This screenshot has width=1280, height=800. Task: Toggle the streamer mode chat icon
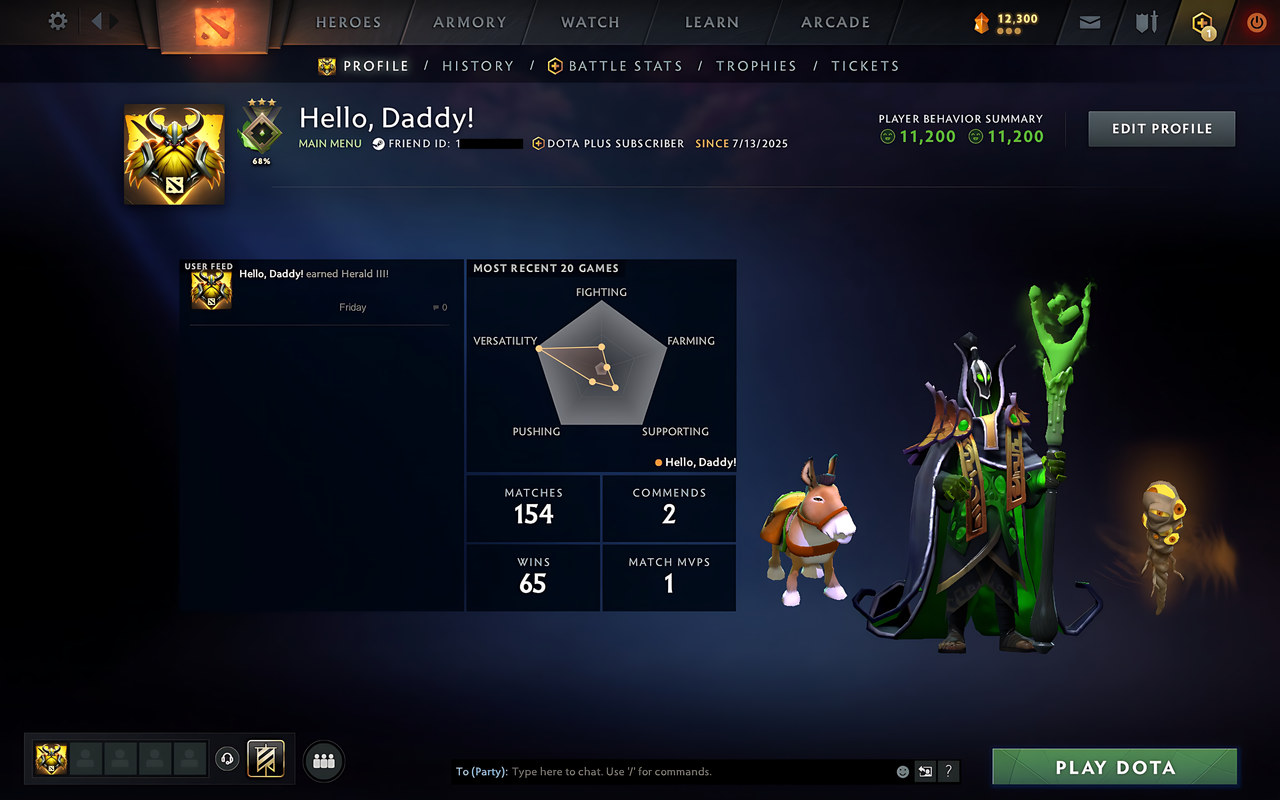click(x=925, y=772)
